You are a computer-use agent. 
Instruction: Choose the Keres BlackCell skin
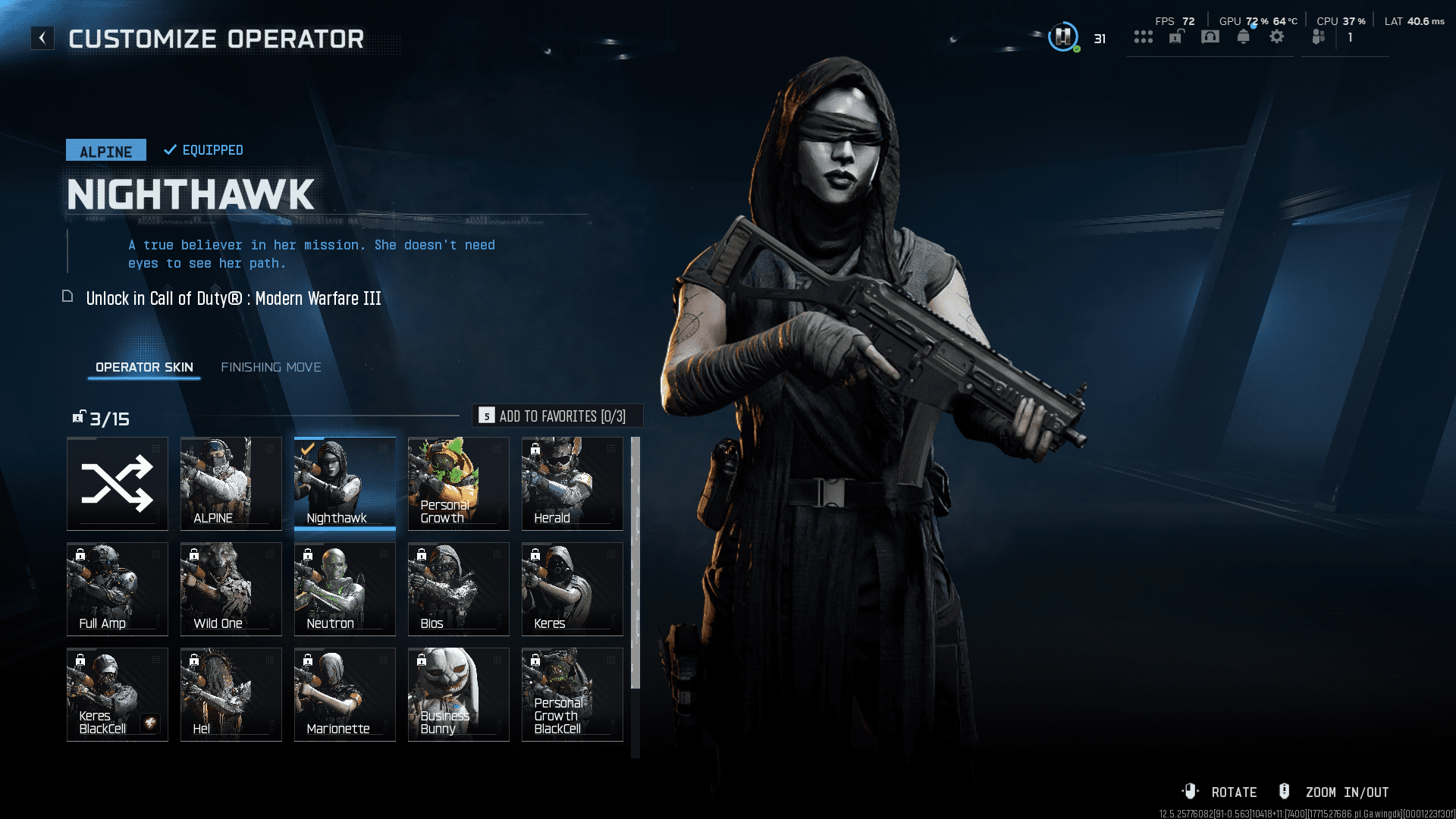118,695
